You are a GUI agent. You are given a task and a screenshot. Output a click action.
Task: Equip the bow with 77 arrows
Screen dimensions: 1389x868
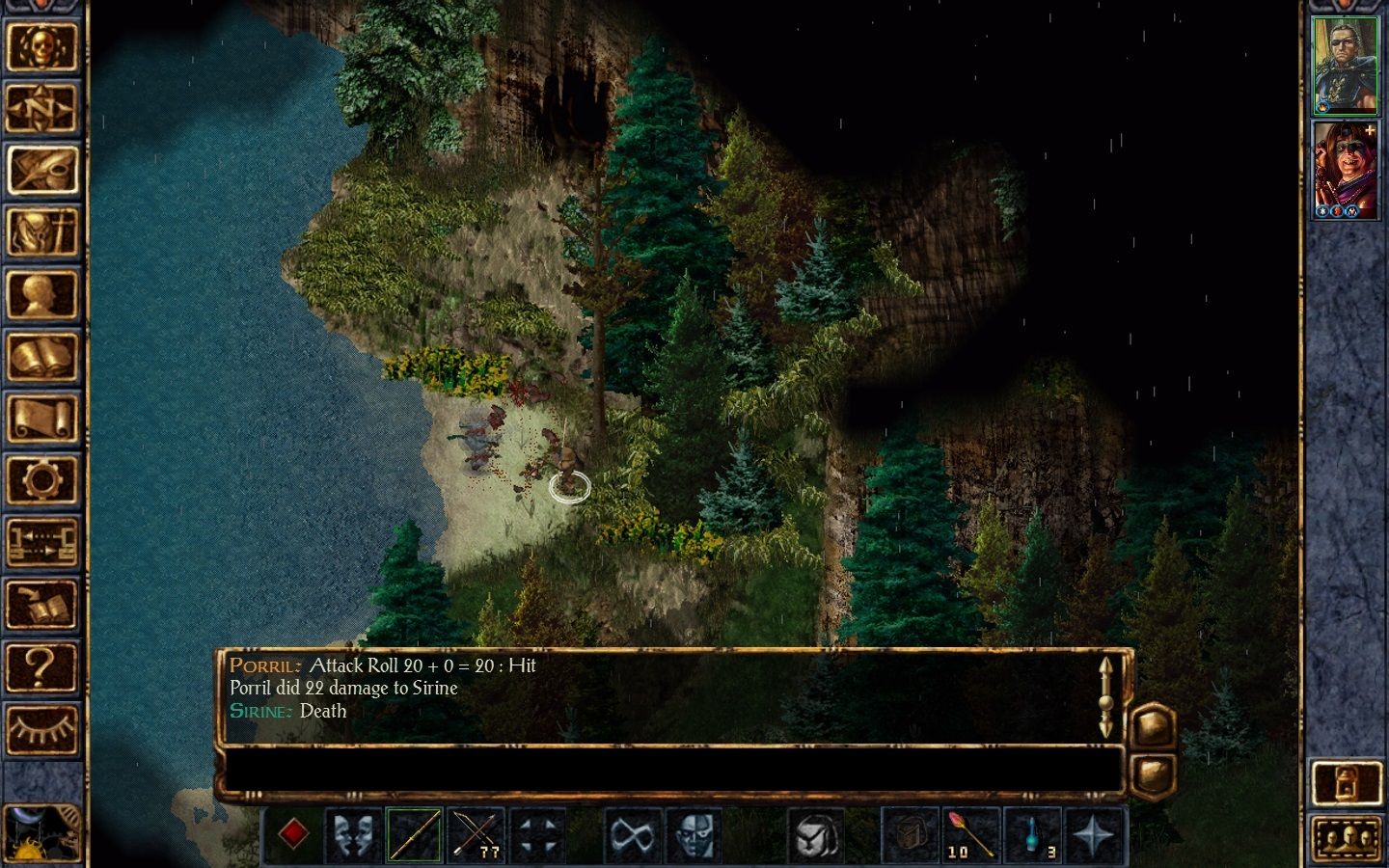(477, 834)
